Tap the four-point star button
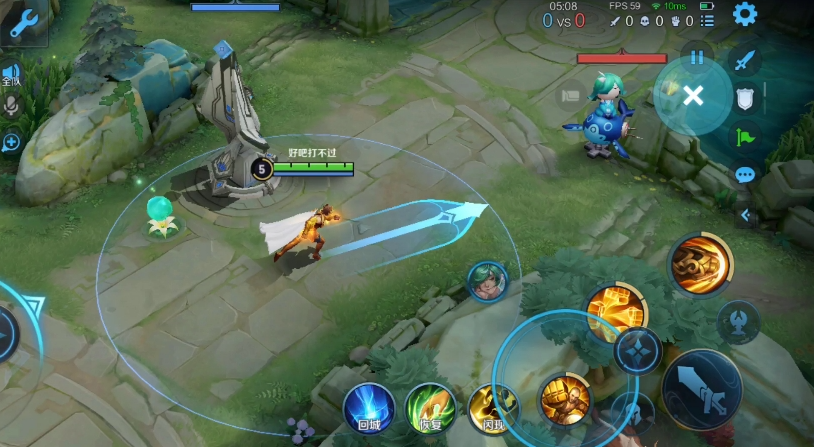 pyautogui.click(x=637, y=351)
